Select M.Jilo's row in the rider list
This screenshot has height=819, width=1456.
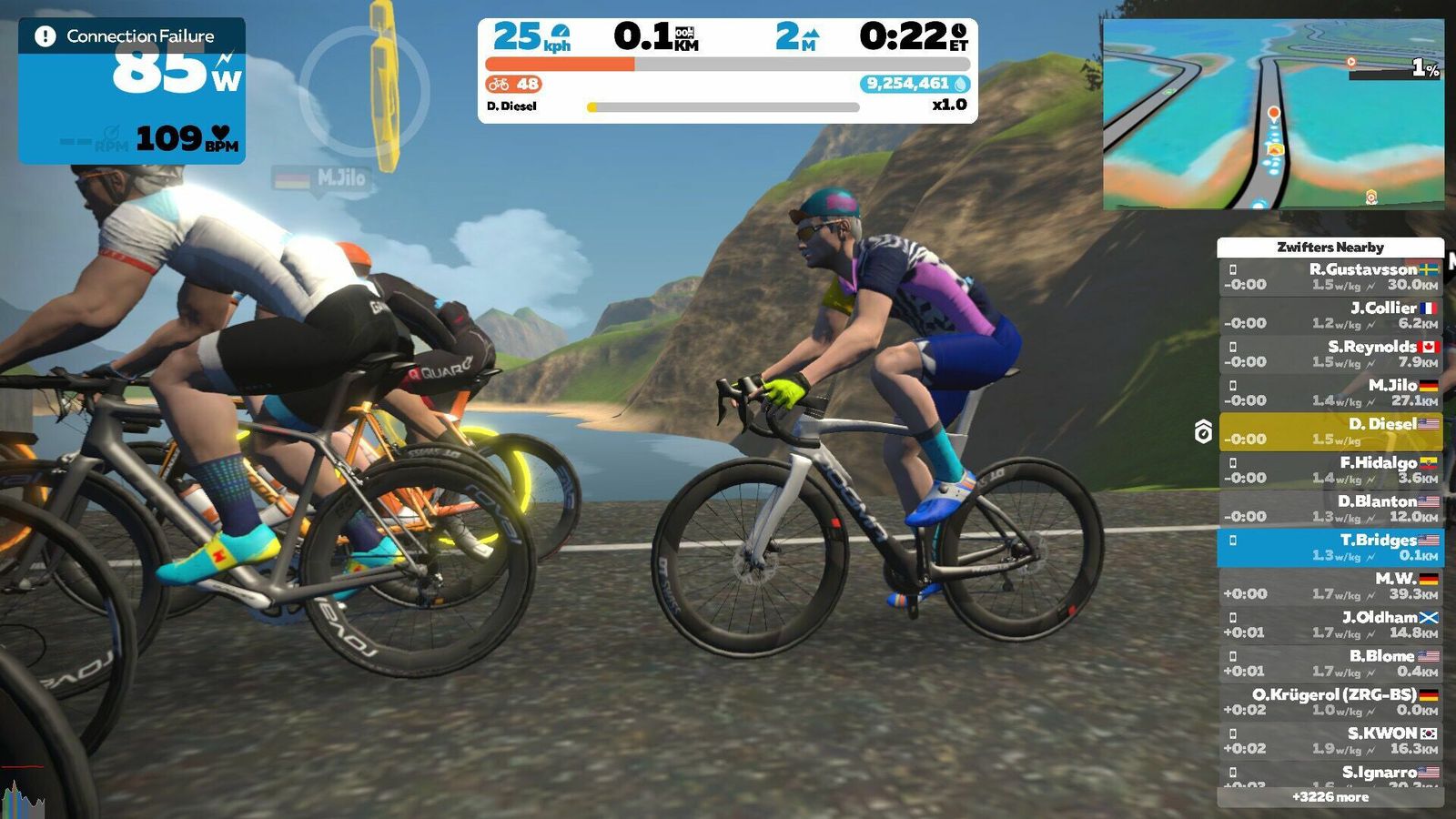[1330, 392]
